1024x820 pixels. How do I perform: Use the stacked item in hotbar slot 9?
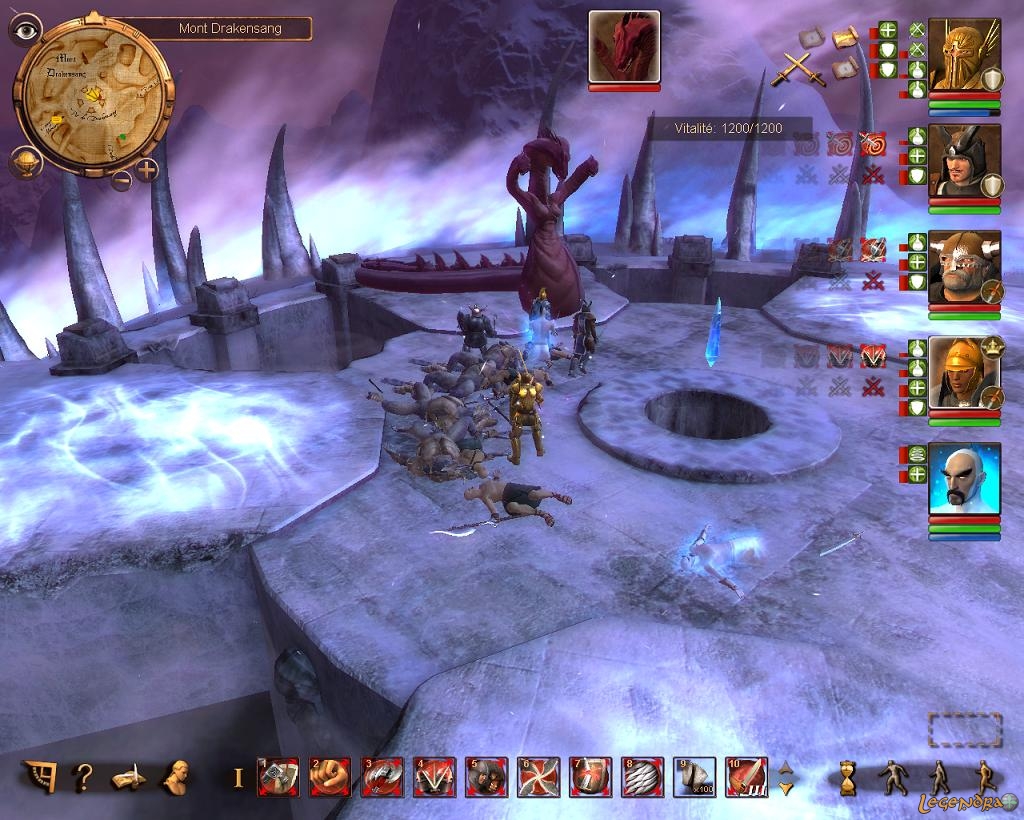click(x=694, y=777)
